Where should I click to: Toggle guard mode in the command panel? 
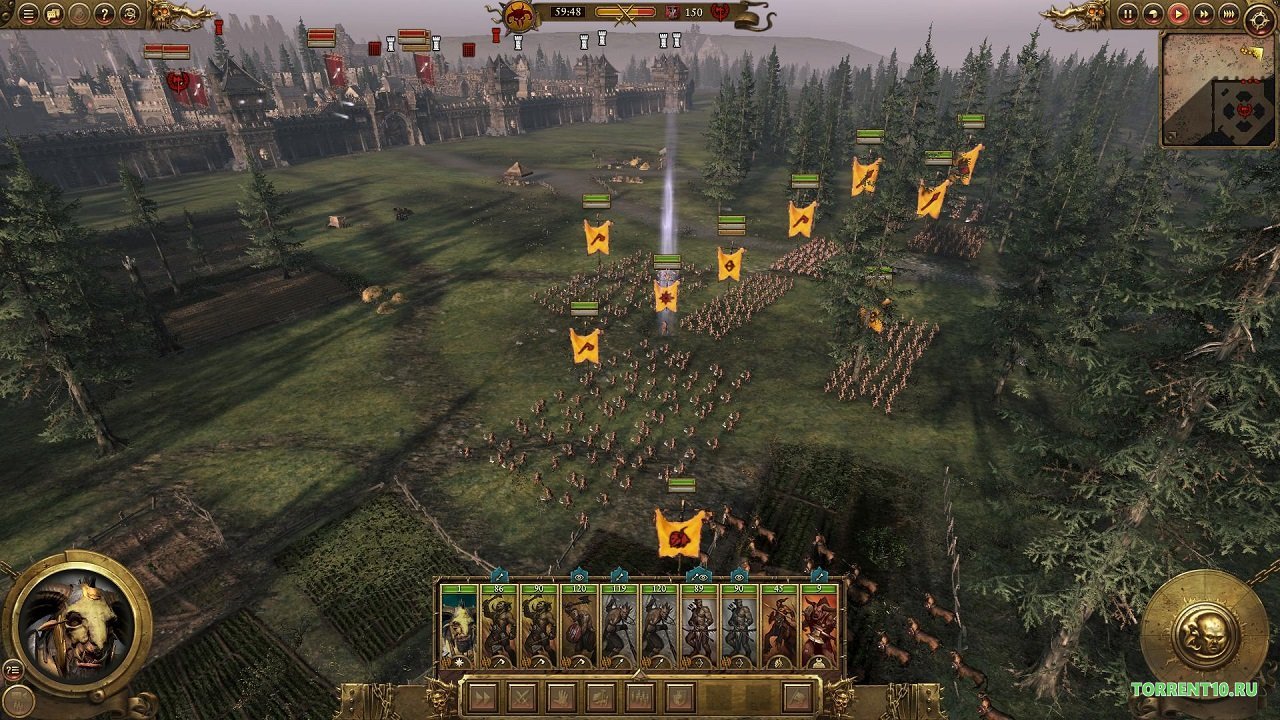point(680,695)
